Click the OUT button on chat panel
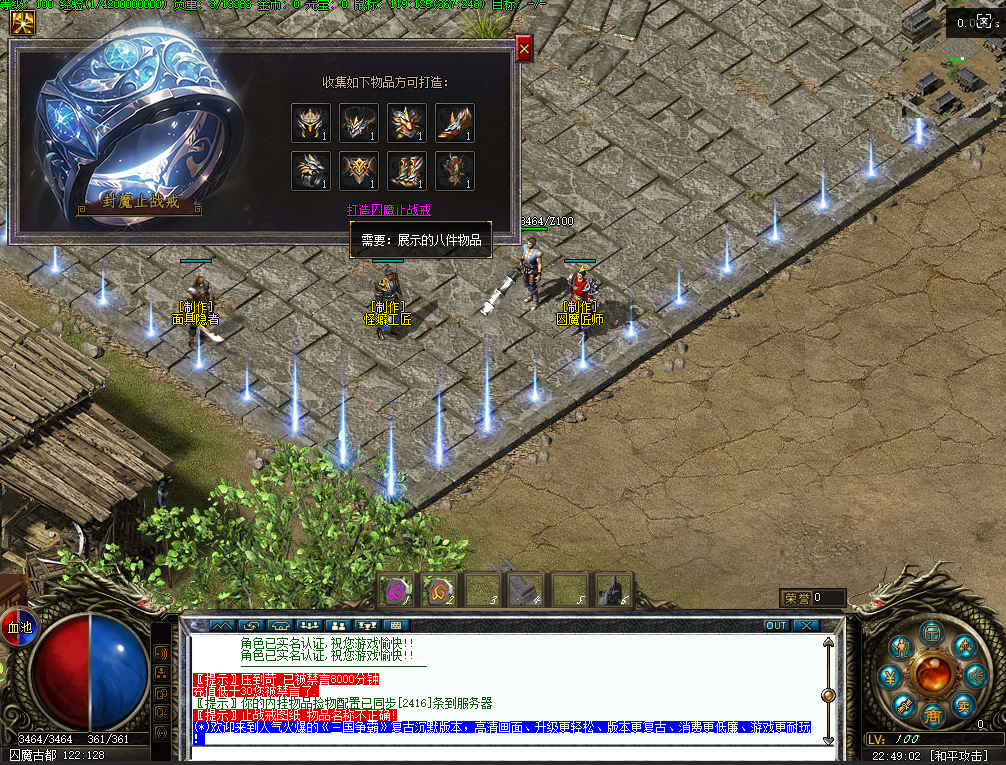Screen dimensions: 1006x765 [x=776, y=625]
